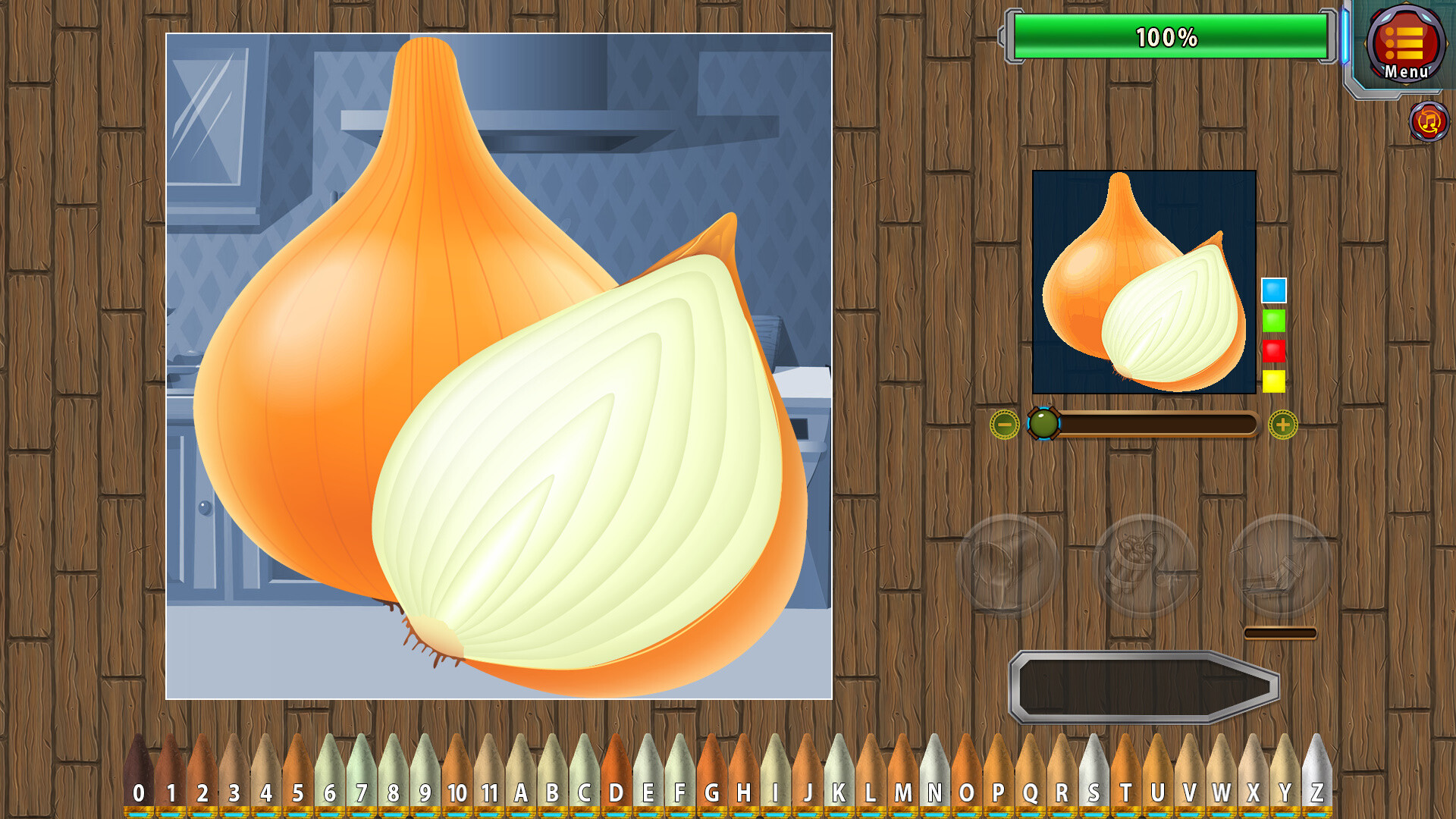
Task: Click the zoom slider handle
Action: 1044,425
